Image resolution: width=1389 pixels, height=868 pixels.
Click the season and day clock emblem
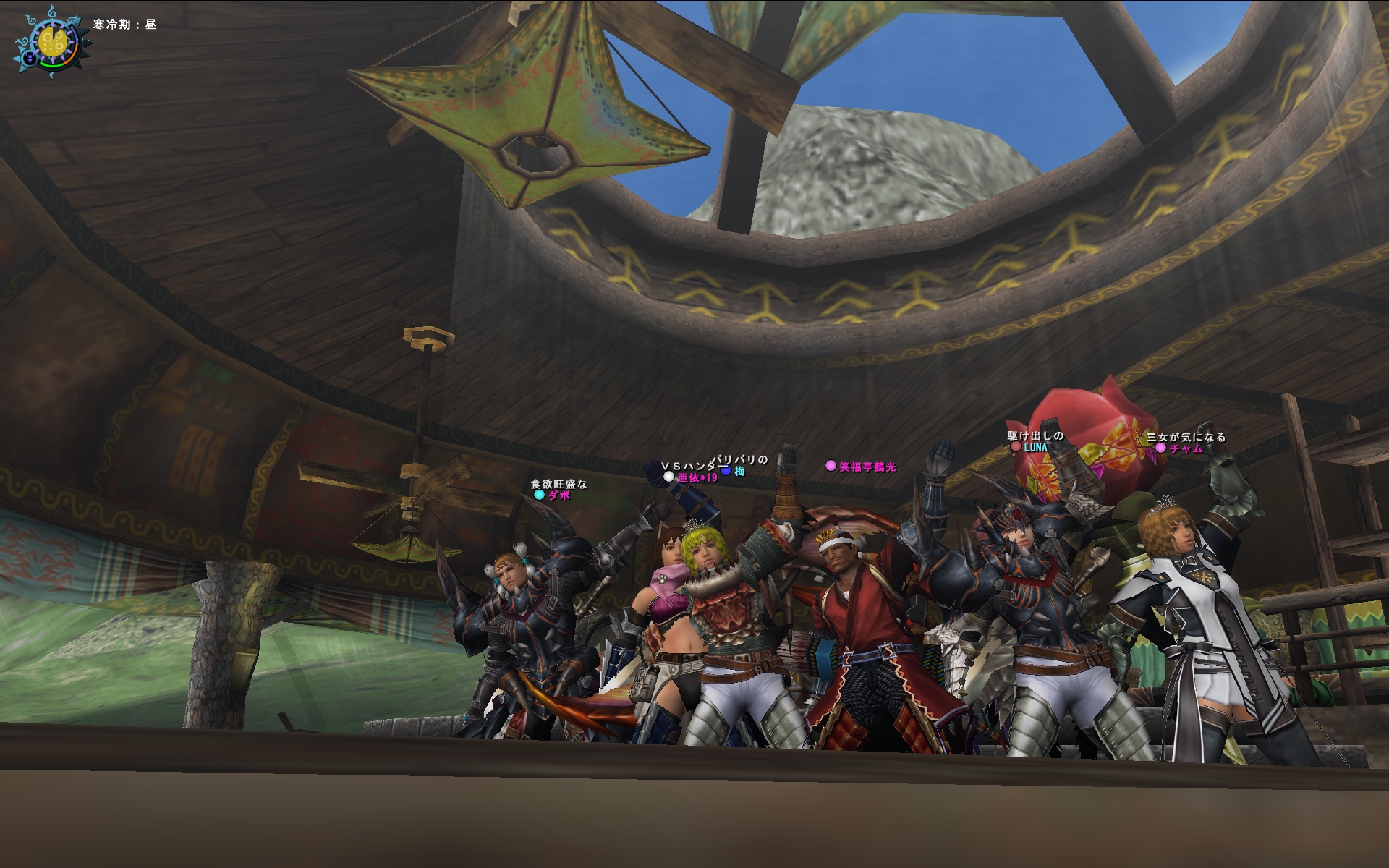pyautogui.click(x=52, y=43)
